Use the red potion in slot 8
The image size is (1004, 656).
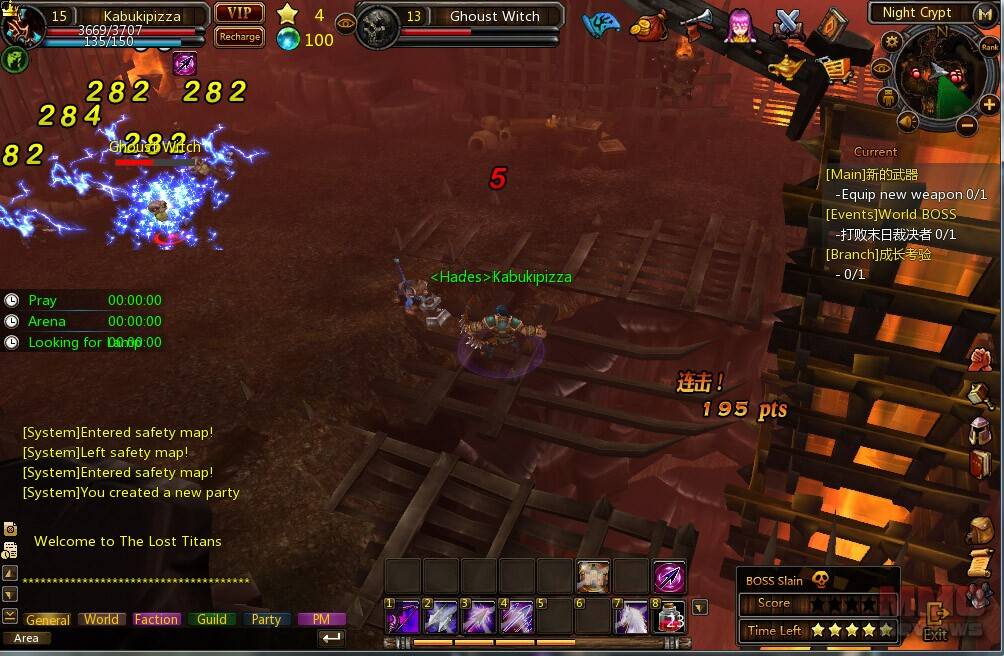pyautogui.click(x=669, y=617)
